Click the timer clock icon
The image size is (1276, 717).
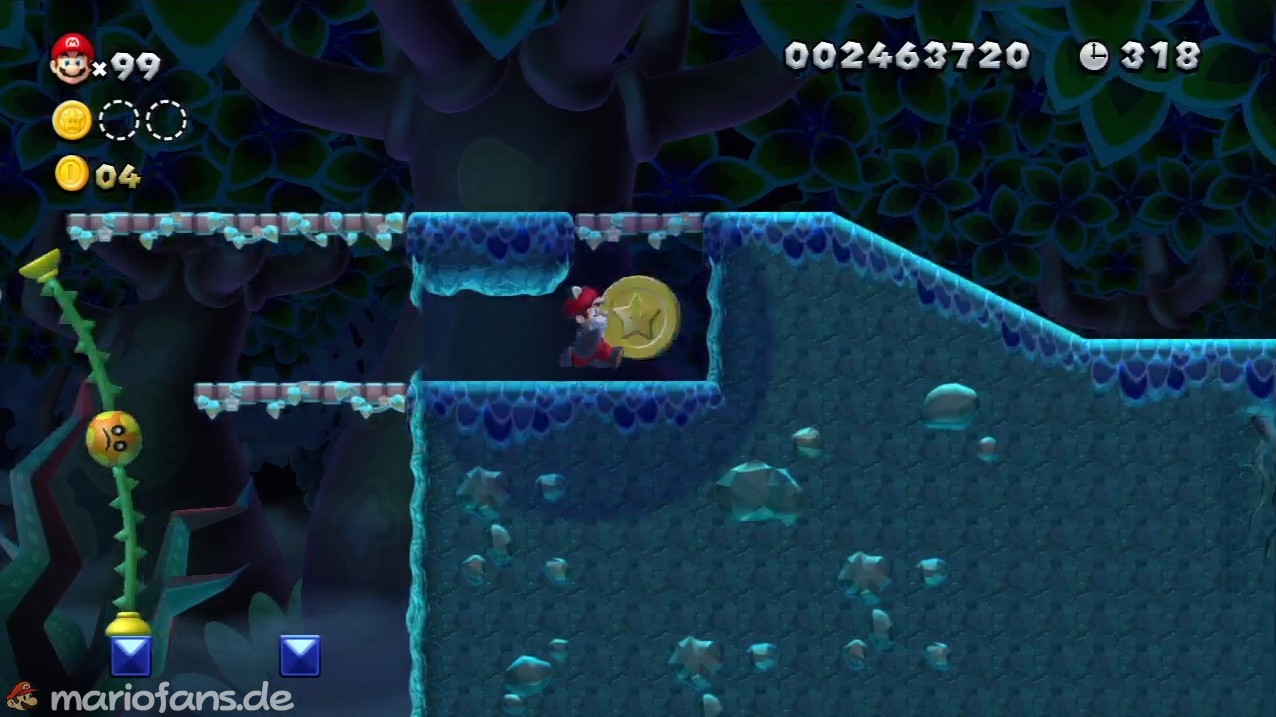[1093, 56]
